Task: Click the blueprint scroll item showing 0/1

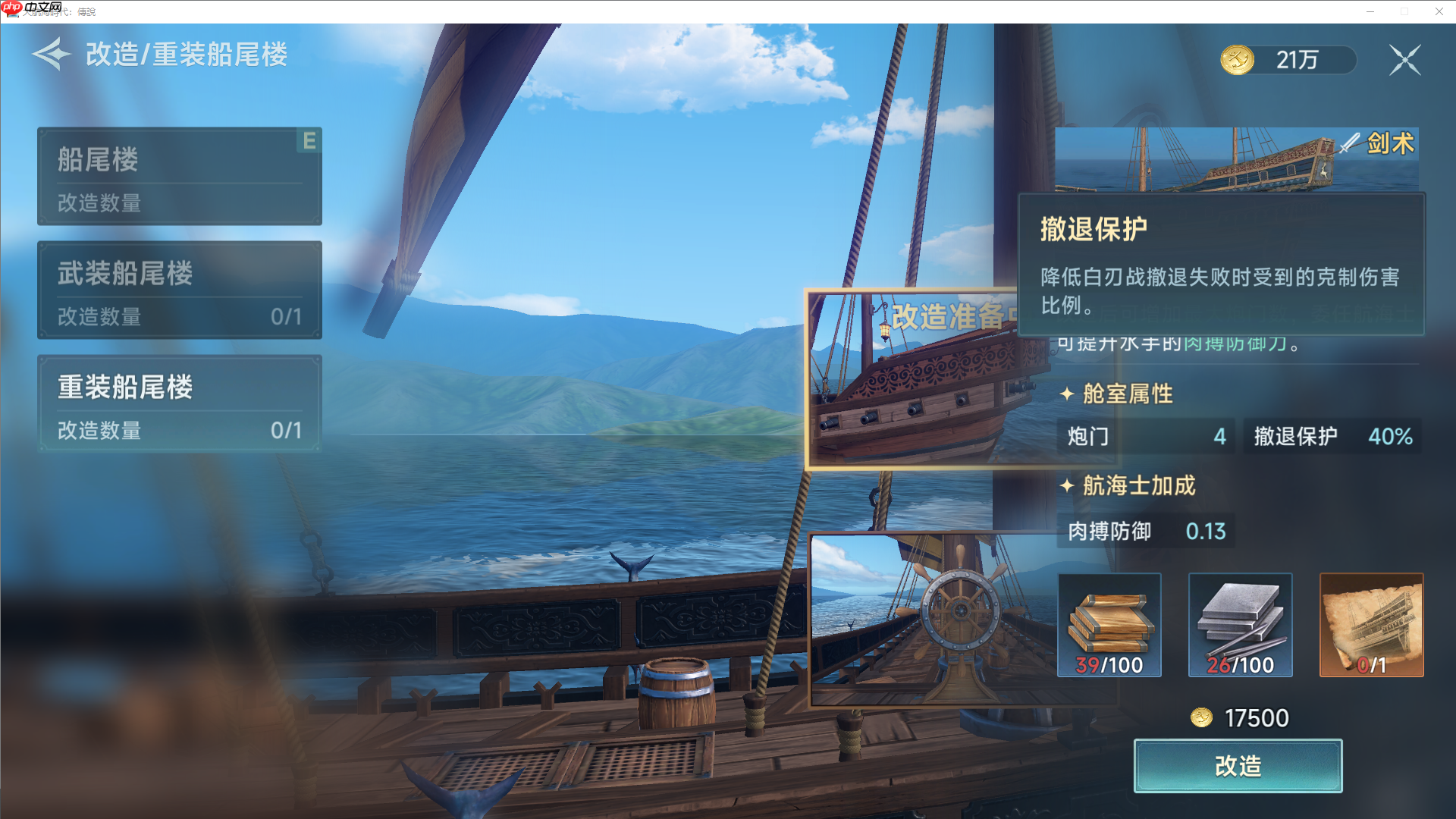Action: pyautogui.click(x=1370, y=625)
